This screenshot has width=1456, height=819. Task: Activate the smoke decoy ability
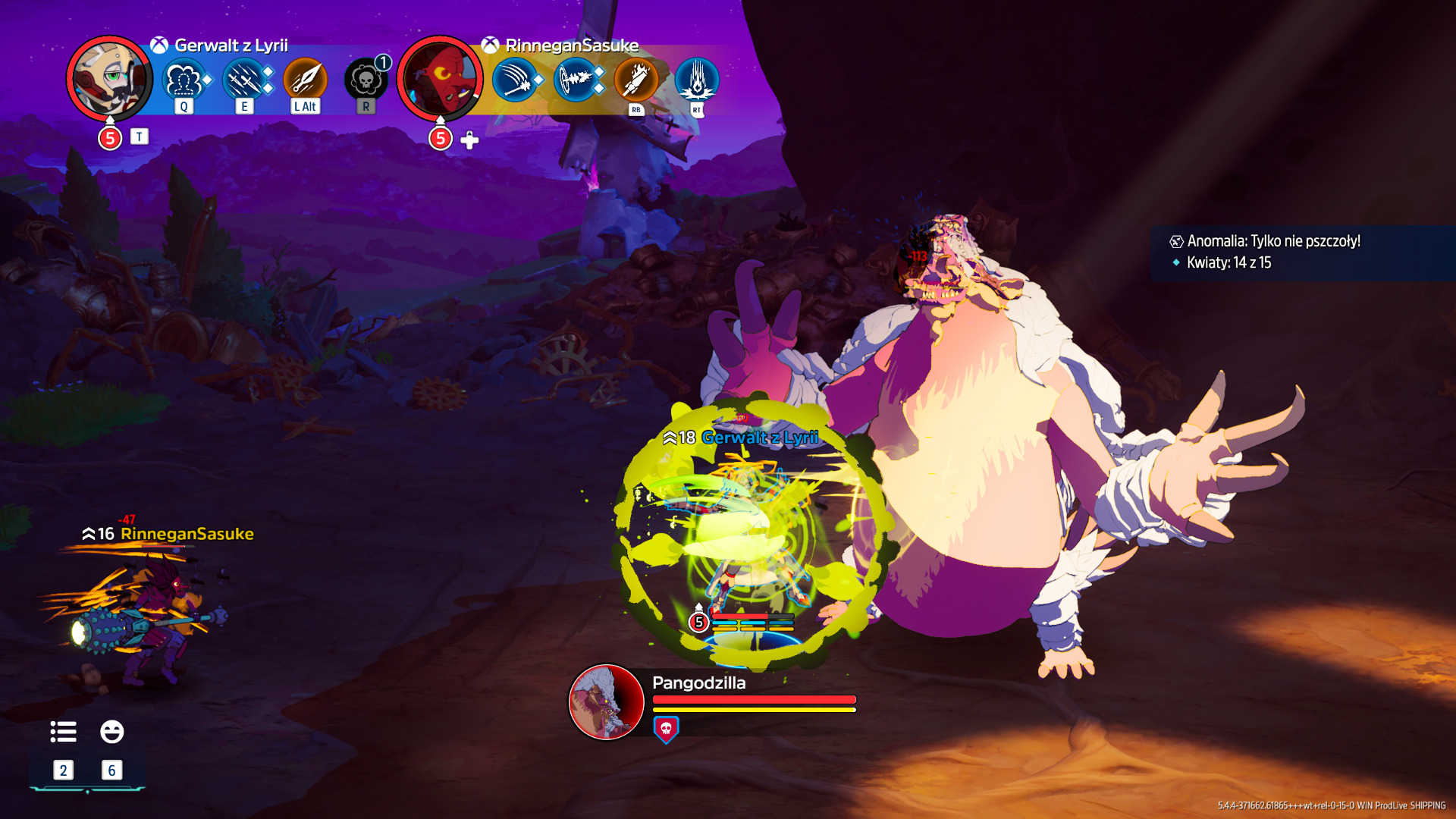pyautogui.click(x=184, y=80)
